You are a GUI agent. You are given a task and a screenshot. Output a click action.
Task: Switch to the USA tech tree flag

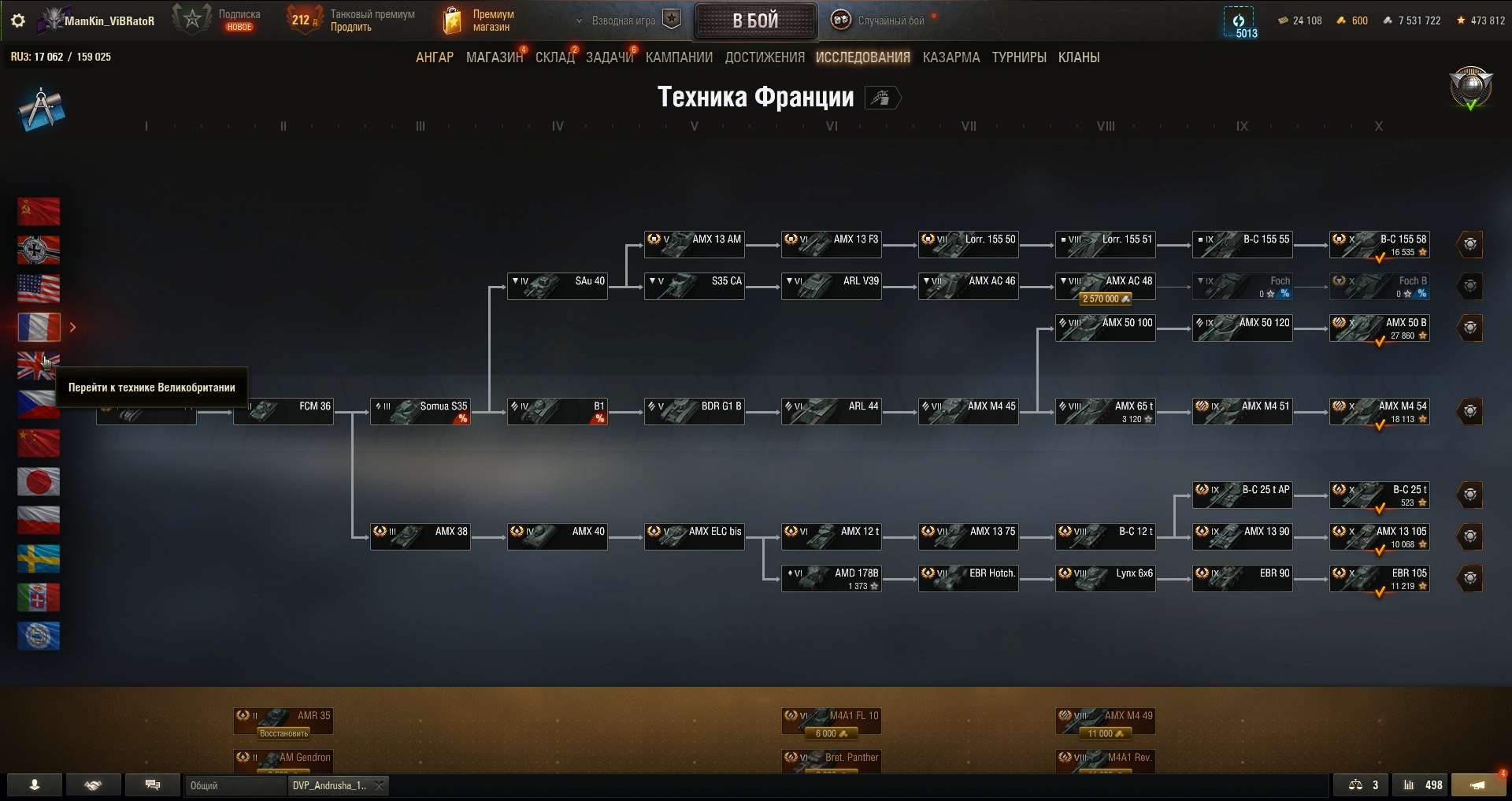(x=39, y=288)
